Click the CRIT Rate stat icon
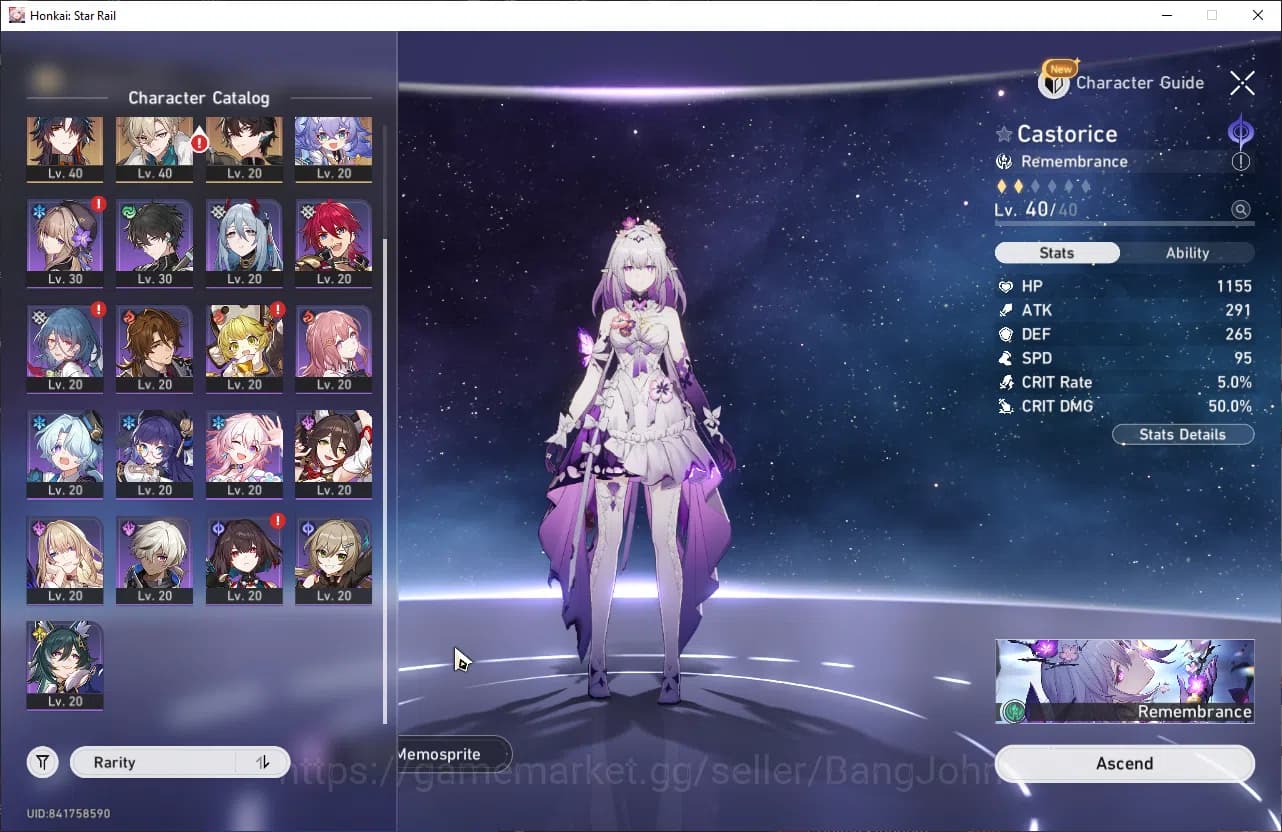Viewport: 1282px width, 832px height. (1005, 382)
